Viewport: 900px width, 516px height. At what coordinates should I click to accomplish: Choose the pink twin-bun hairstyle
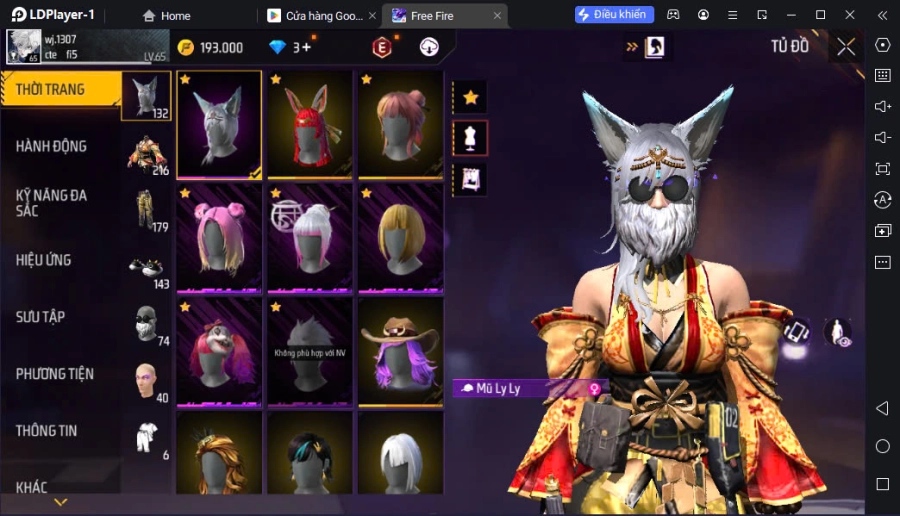[219, 237]
